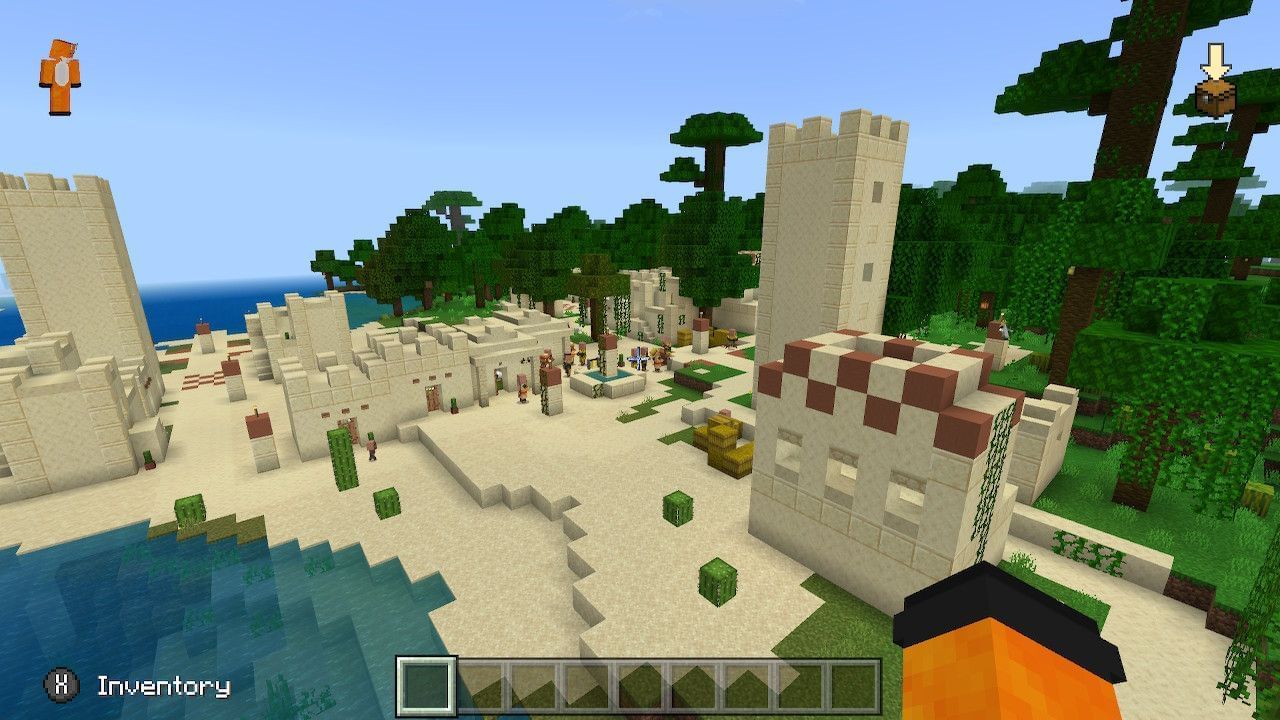Click the crosshair at screen center

coord(640,360)
